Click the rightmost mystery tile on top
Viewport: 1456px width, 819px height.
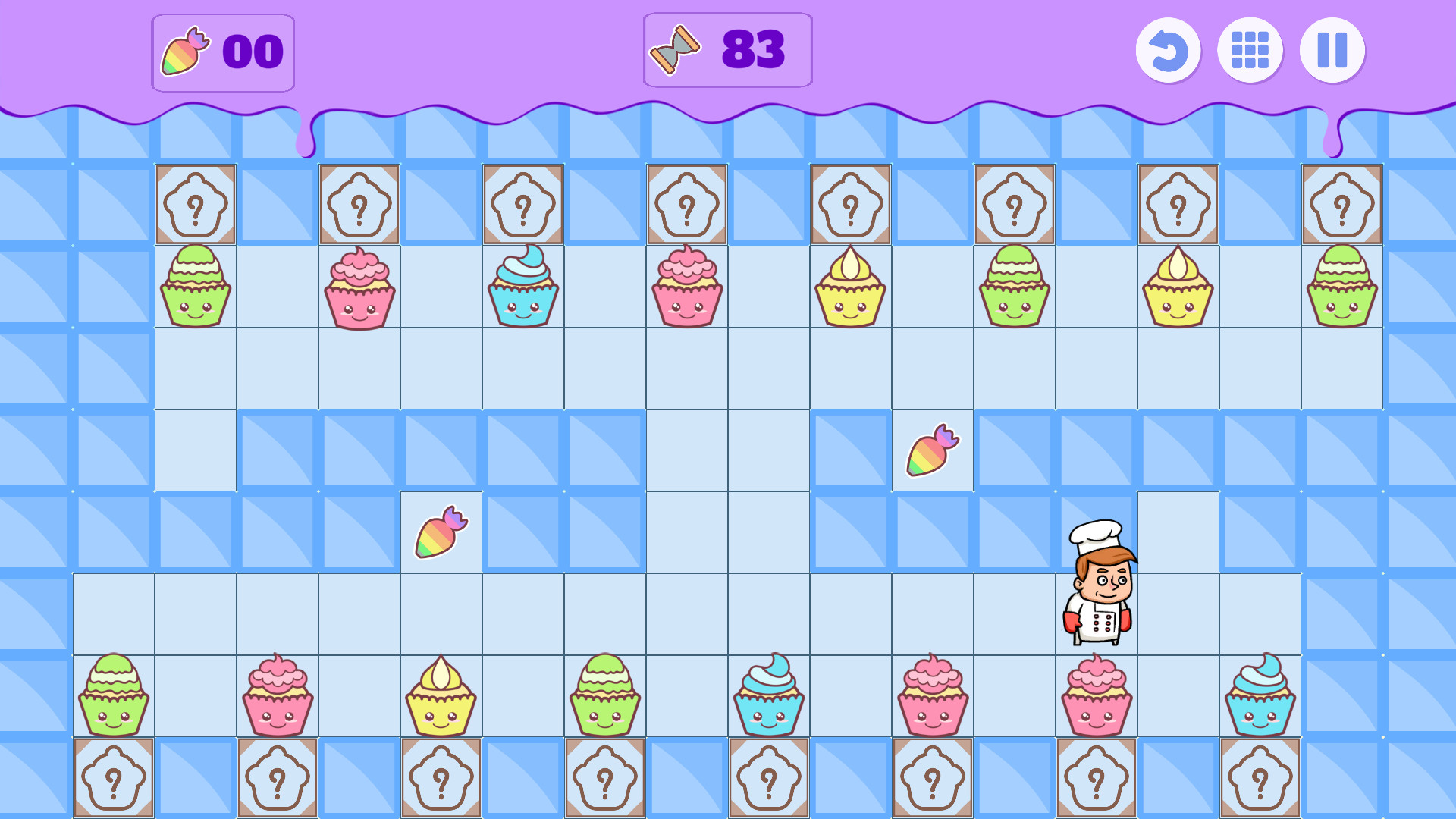[1342, 205]
